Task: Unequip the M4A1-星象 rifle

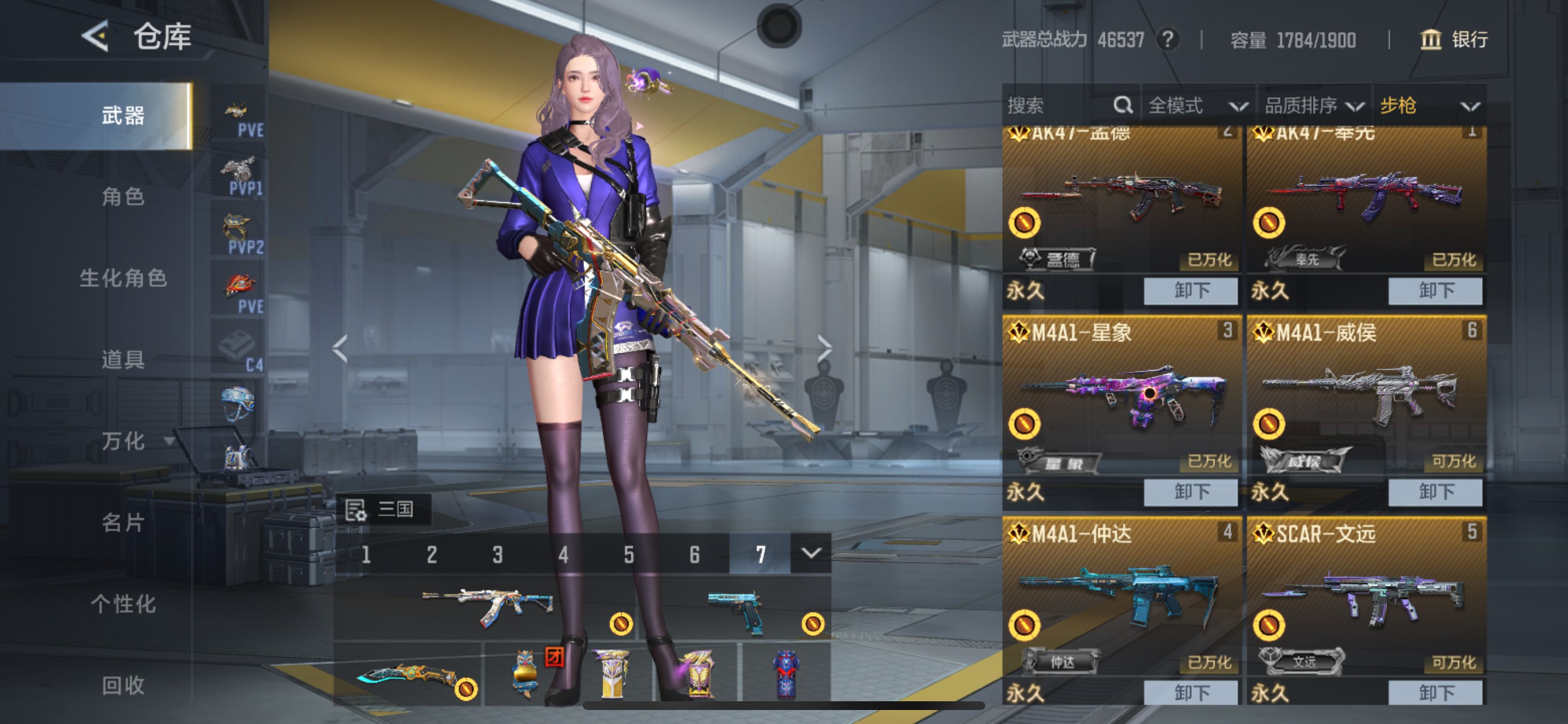Action: tap(1190, 491)
